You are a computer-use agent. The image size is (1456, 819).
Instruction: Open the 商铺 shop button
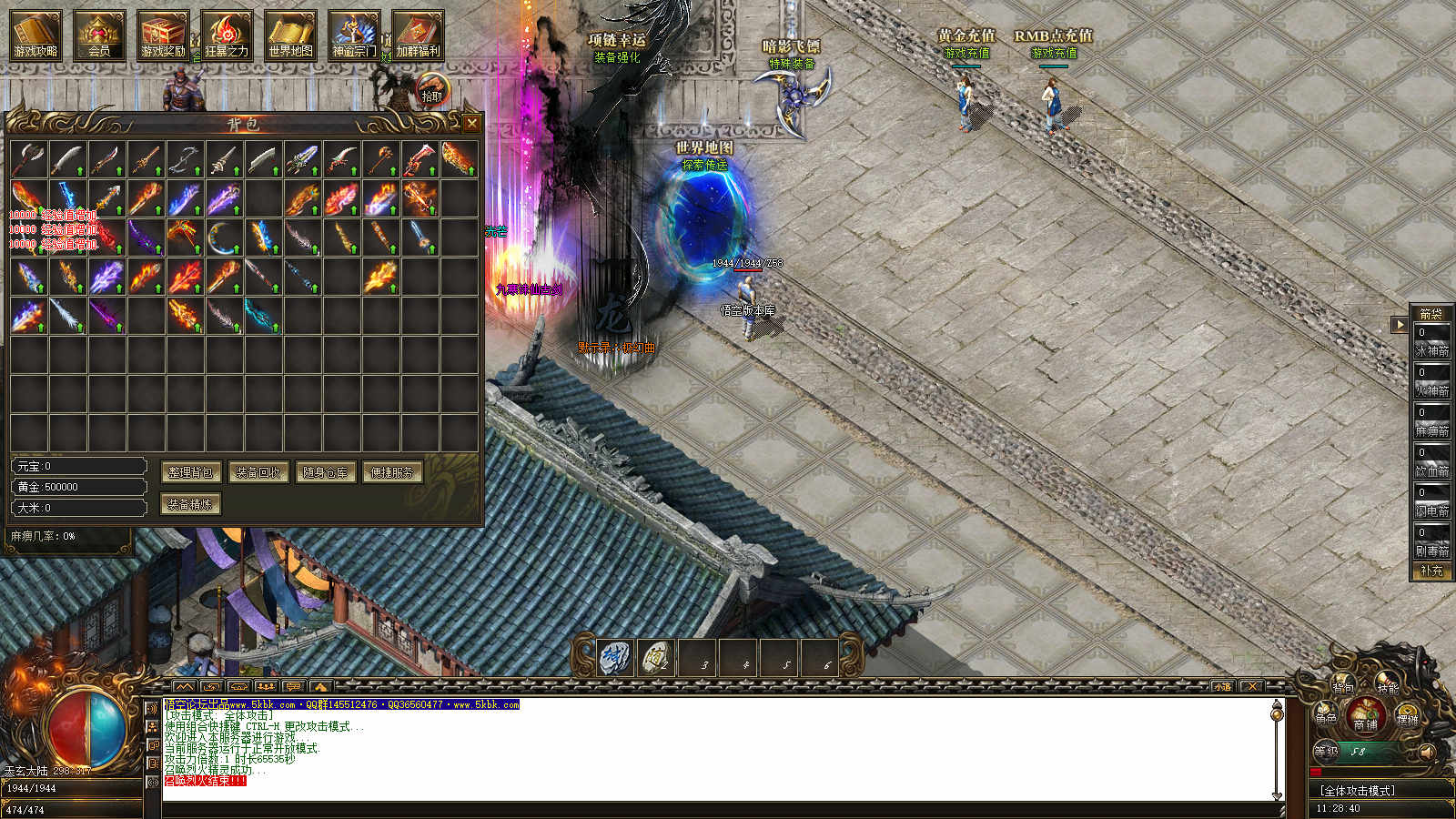(1366, 715)
